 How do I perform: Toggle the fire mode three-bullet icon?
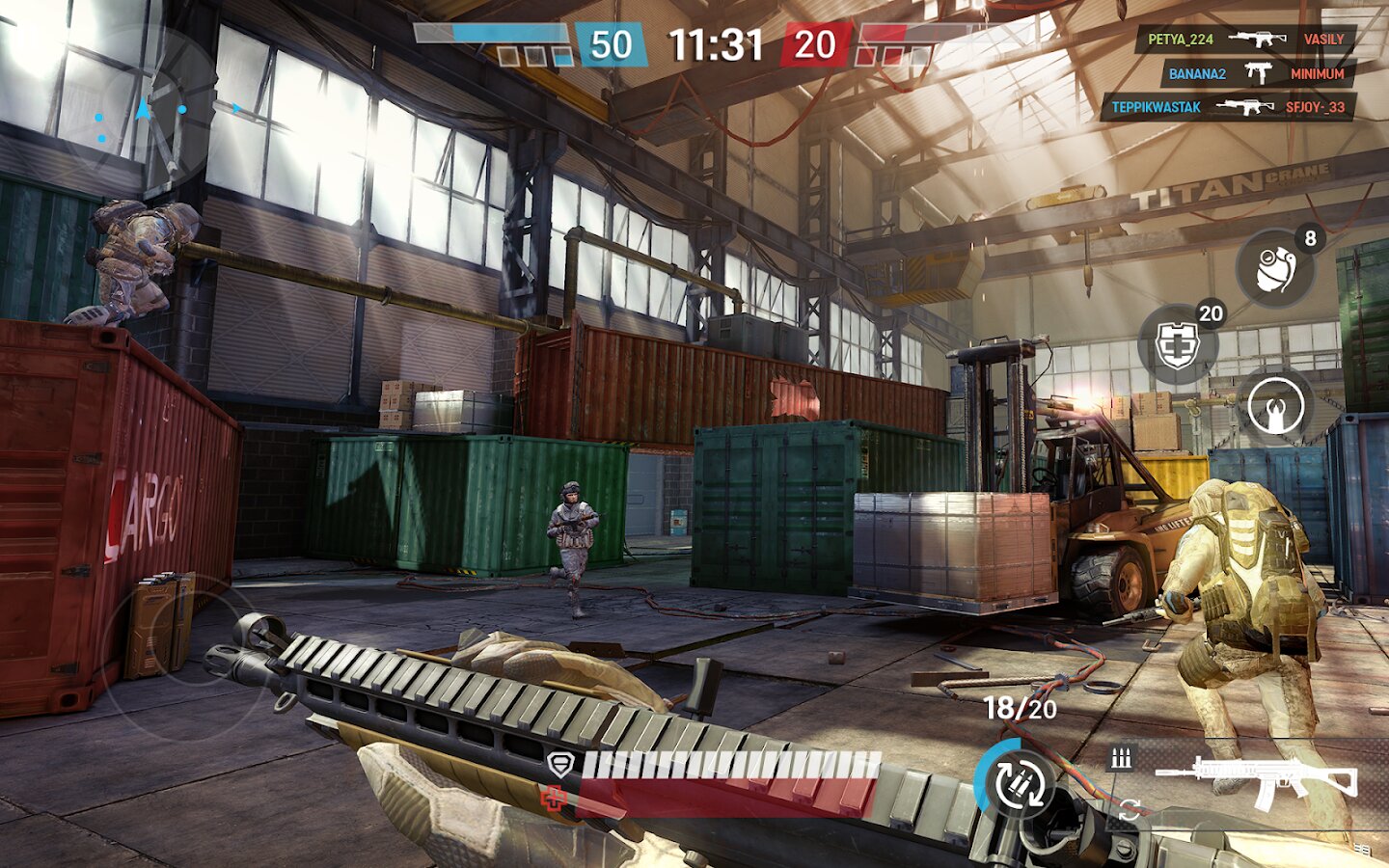[x=1121, y=758]
